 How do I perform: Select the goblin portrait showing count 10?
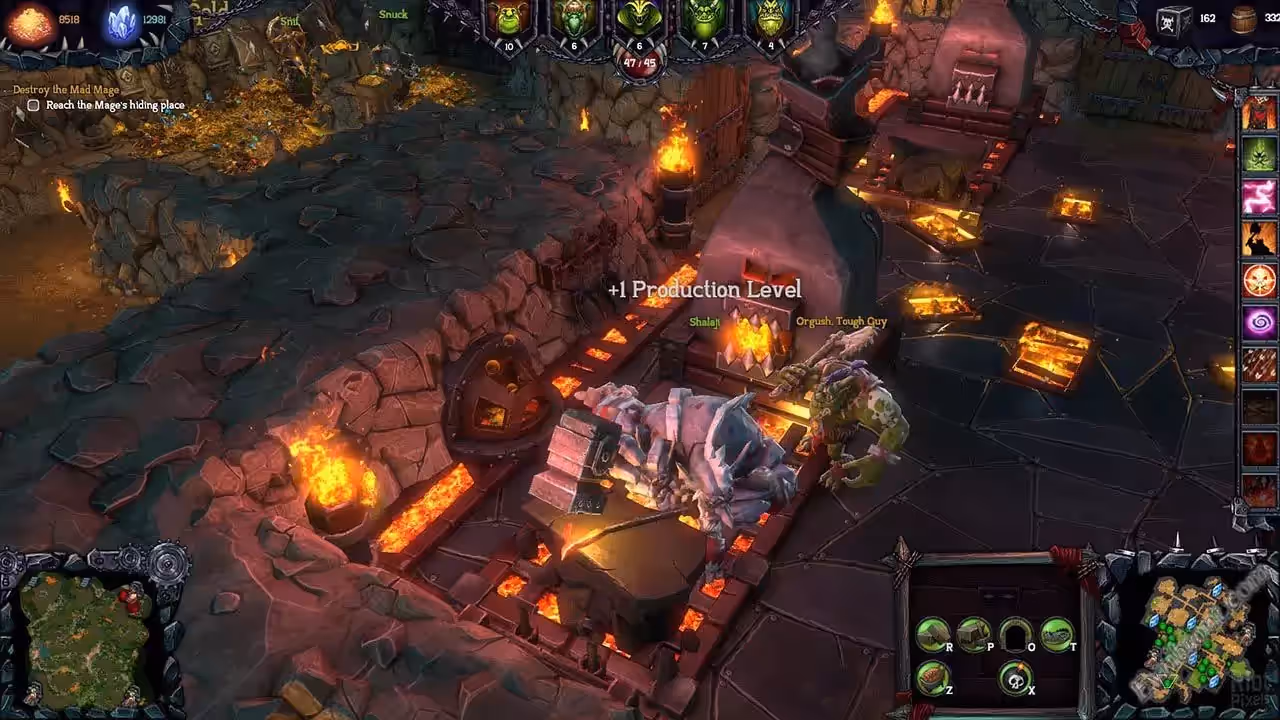click(x=509, y=20)
